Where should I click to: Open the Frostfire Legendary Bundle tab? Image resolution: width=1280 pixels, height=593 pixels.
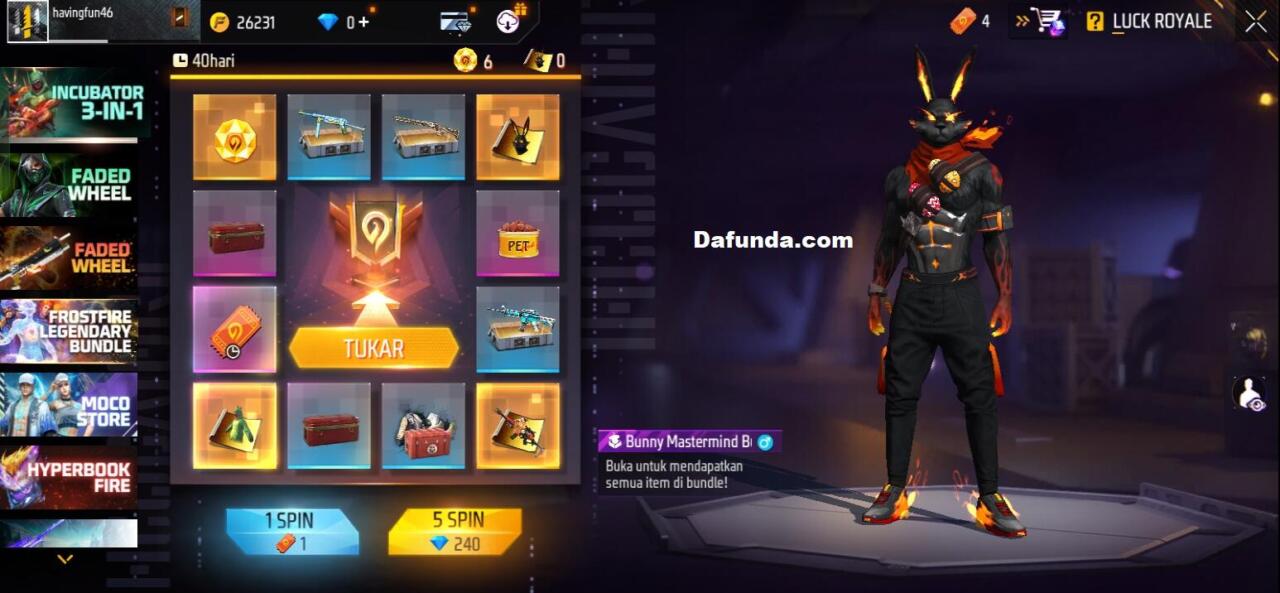coord(70,331)
